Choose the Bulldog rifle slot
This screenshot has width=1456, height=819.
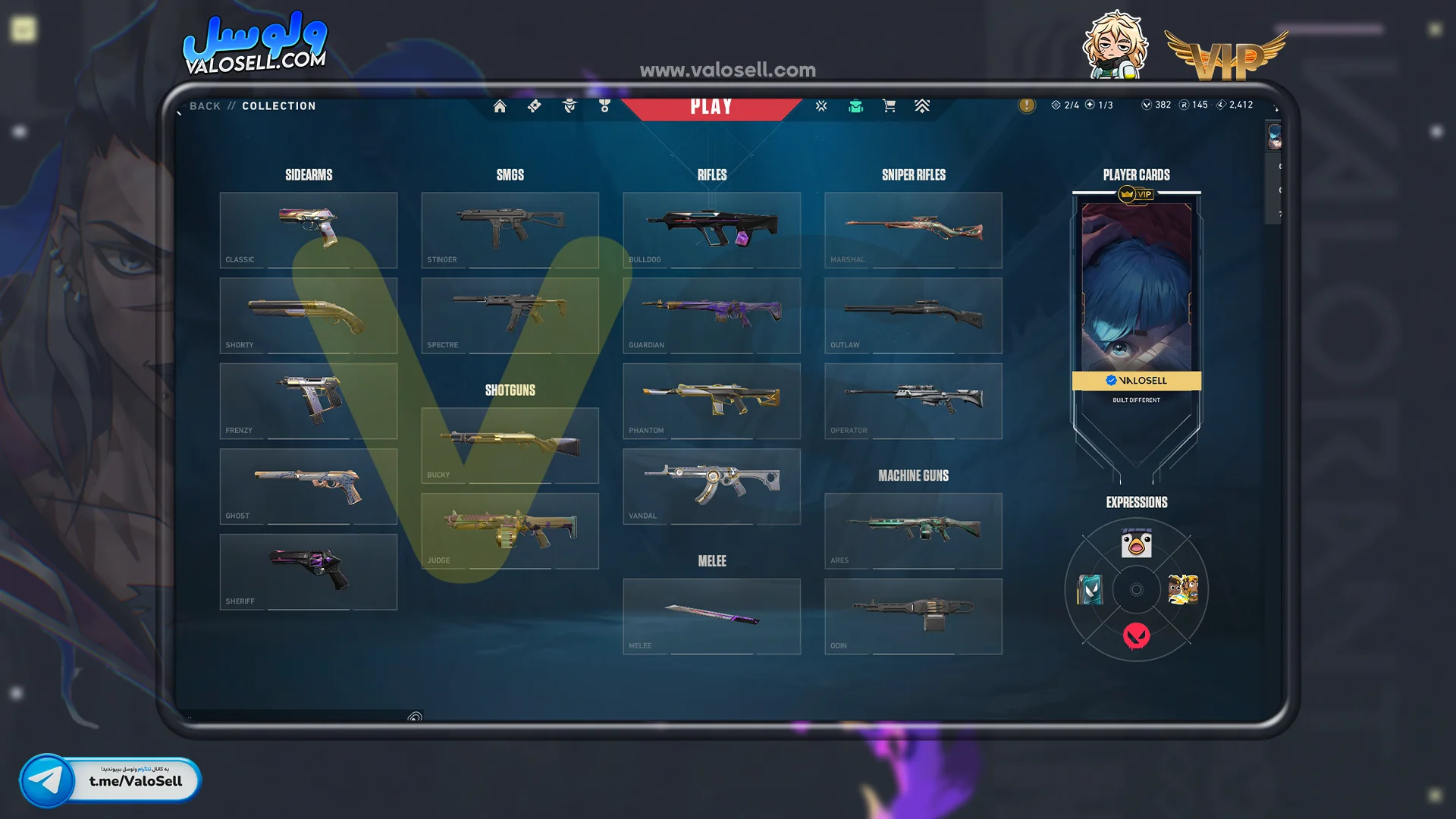[712, 230]
